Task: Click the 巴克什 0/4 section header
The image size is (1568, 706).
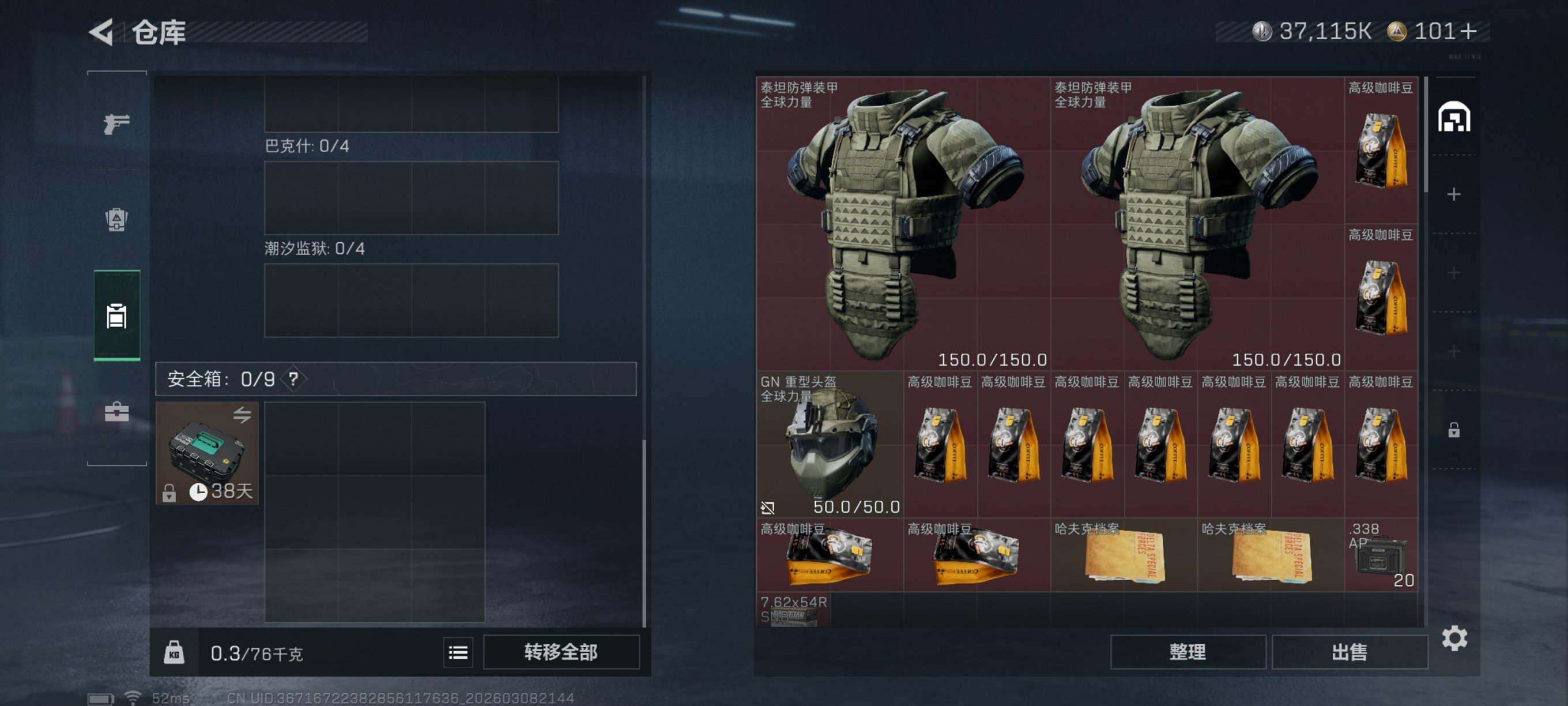Action: 308,146
